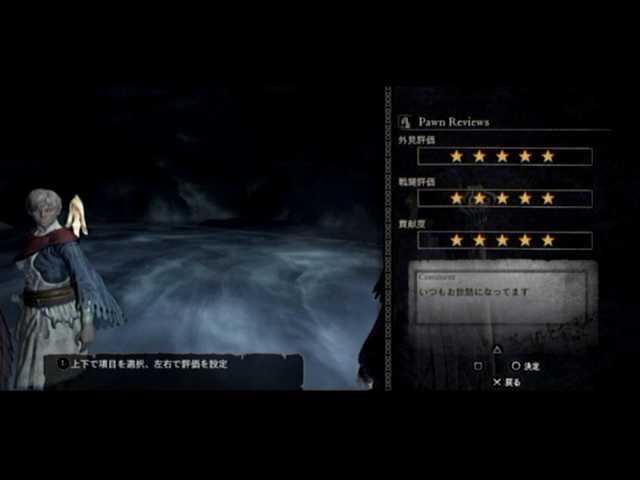Select the 外見評価 appearance star rating bar

click(504, 157)
